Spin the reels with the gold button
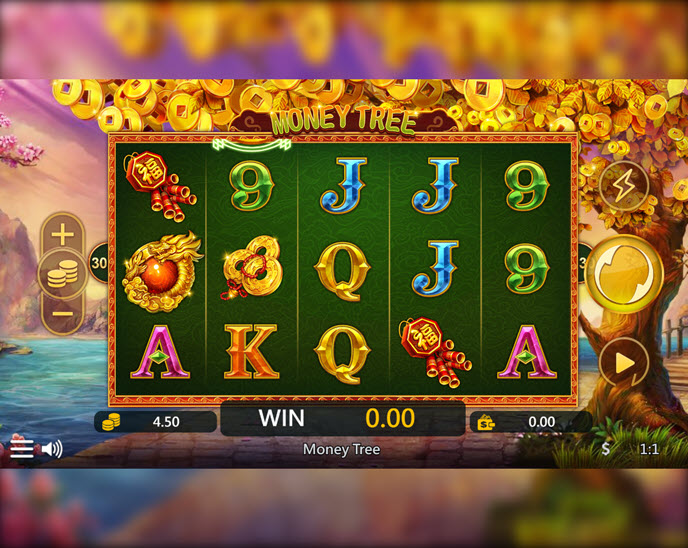The height and width of the screenshot is (548, 688). [x=624, y=273]
